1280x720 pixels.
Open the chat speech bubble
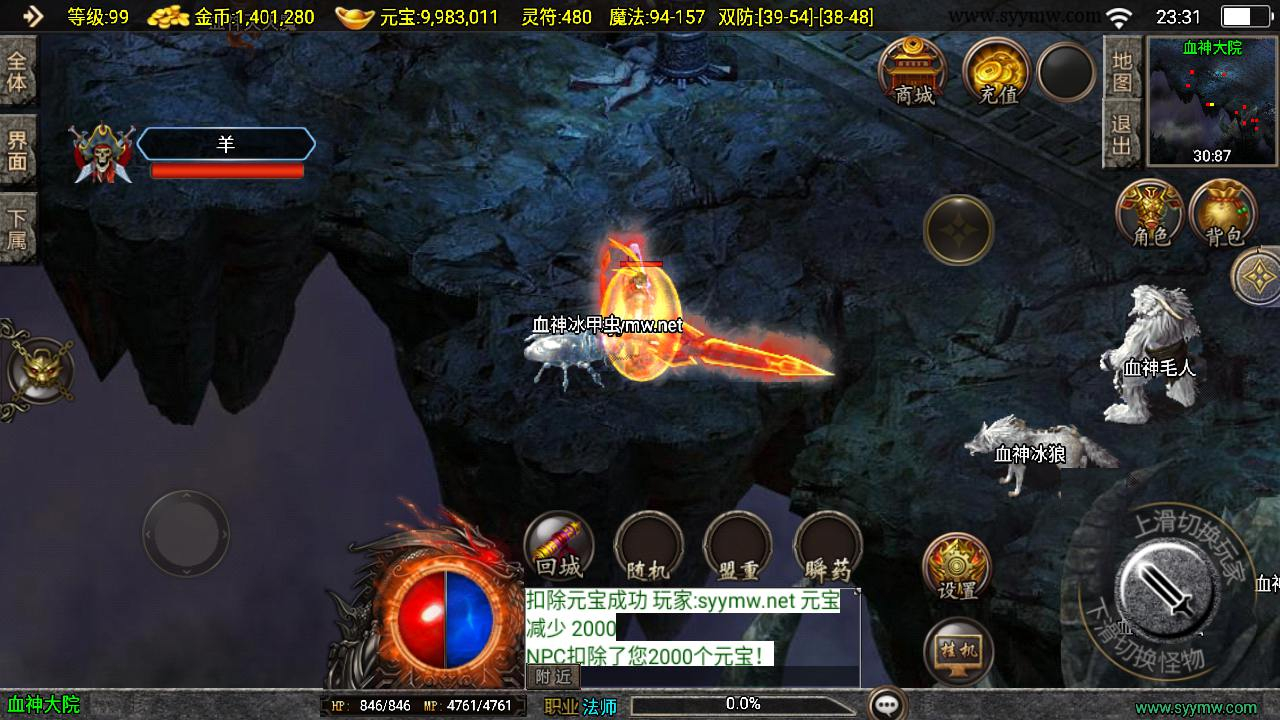click(x=887, y=704)
